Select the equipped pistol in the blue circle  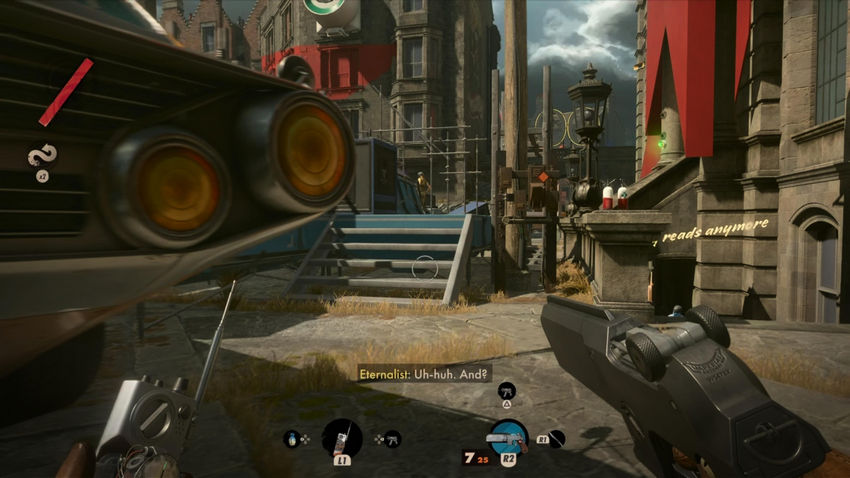tap(508, 438)
